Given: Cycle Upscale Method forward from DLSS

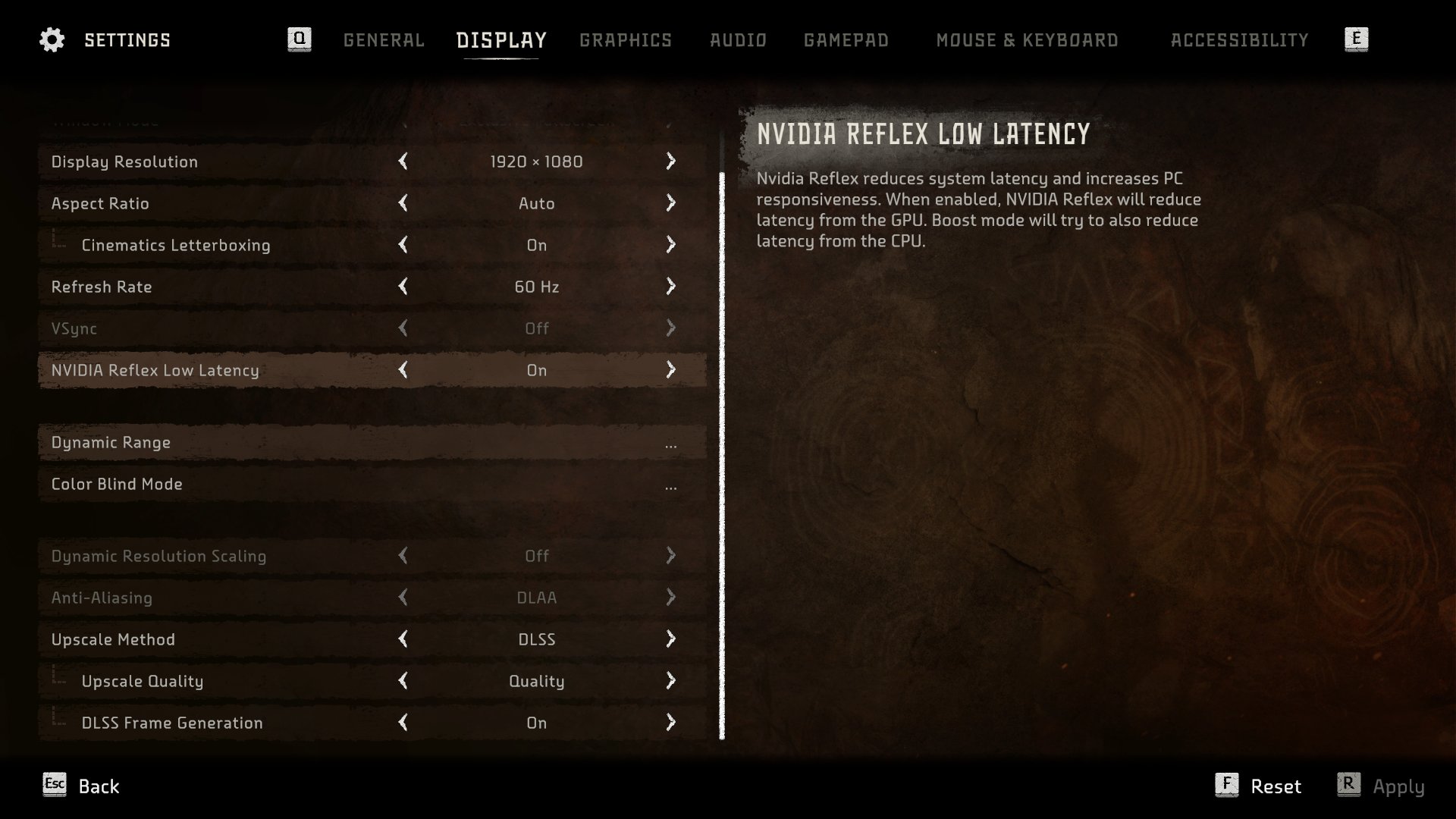Looking at the screenshot, I should [x=670, y=639].
